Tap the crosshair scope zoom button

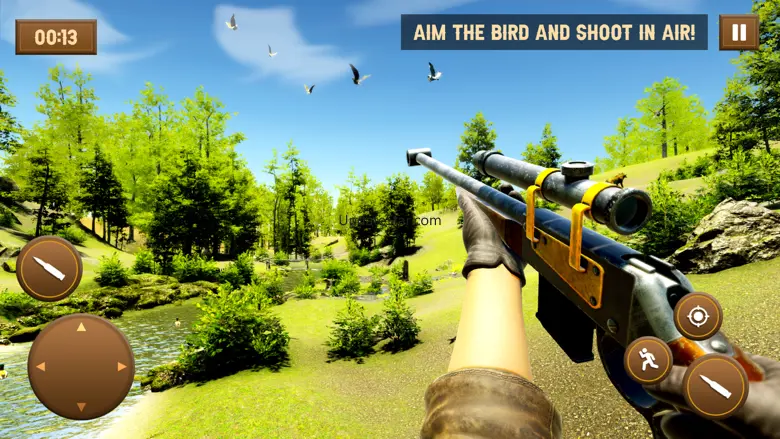click(x=697, y=316)
